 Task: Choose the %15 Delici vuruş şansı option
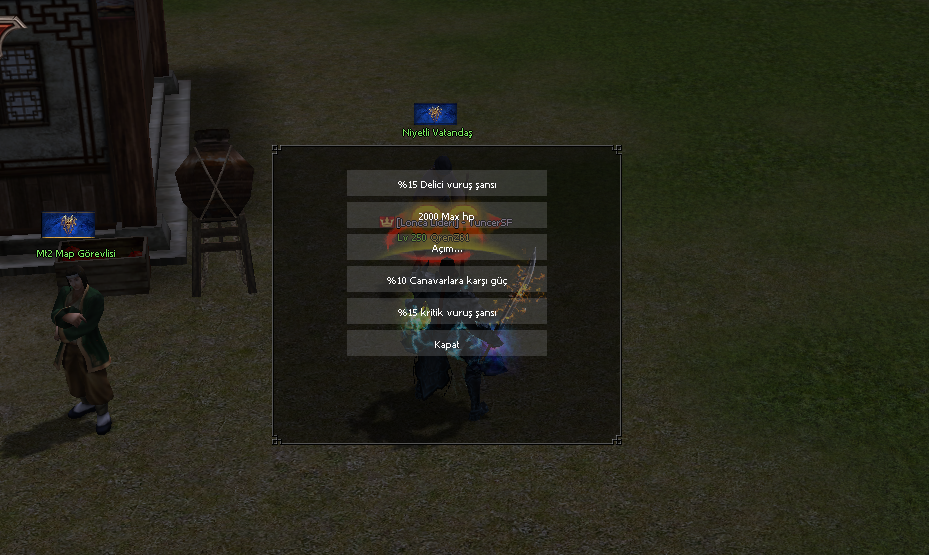point(446,184)
